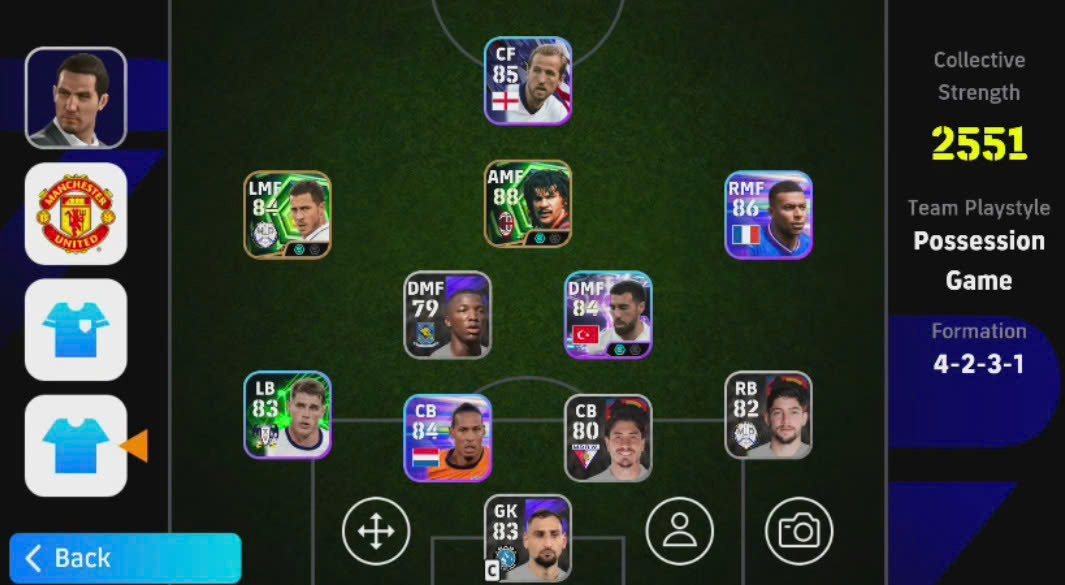Image resolution: width=1065 pixels, height=585 pixels.
Task: Choose the LB 83 player card
Action: coord(288,415)
